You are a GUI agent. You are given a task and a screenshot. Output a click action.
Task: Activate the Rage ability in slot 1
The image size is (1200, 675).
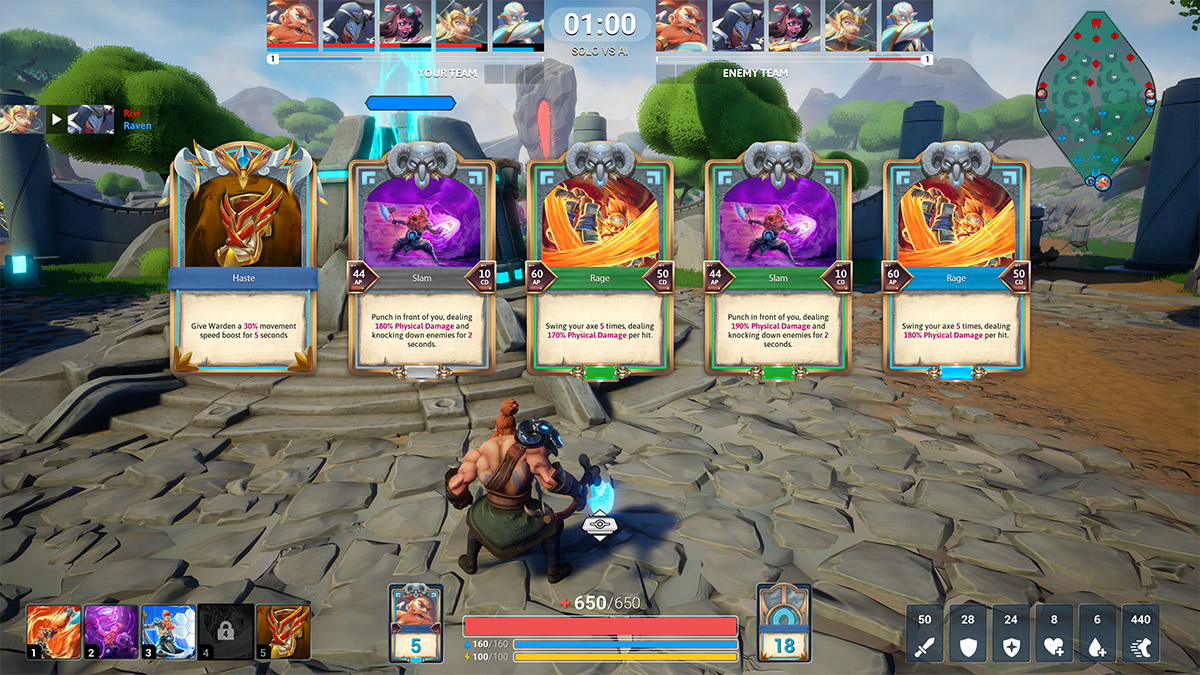[x=54, y=631]
